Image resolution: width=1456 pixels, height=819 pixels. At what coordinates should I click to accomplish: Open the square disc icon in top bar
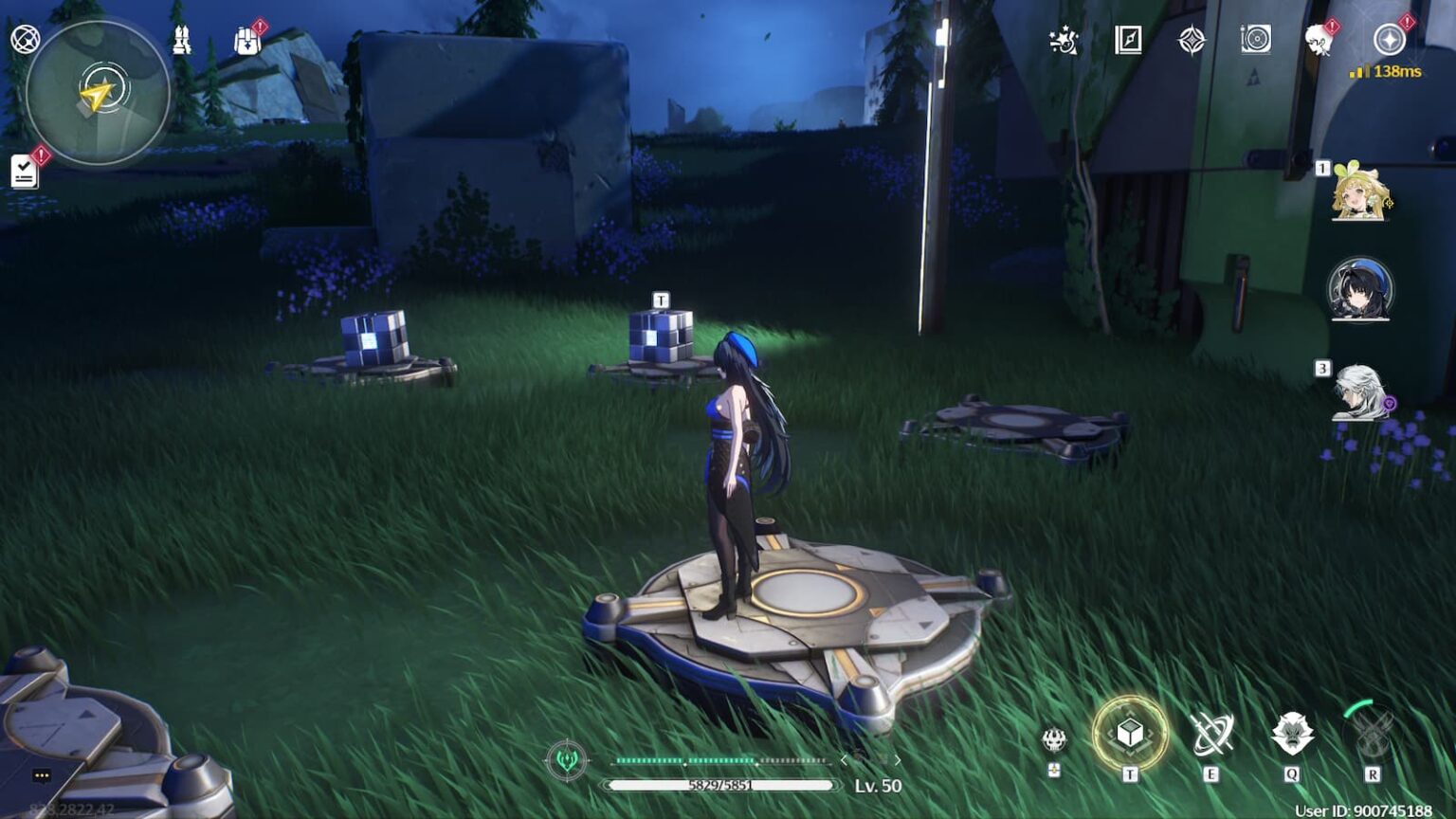pos(1256,40)
